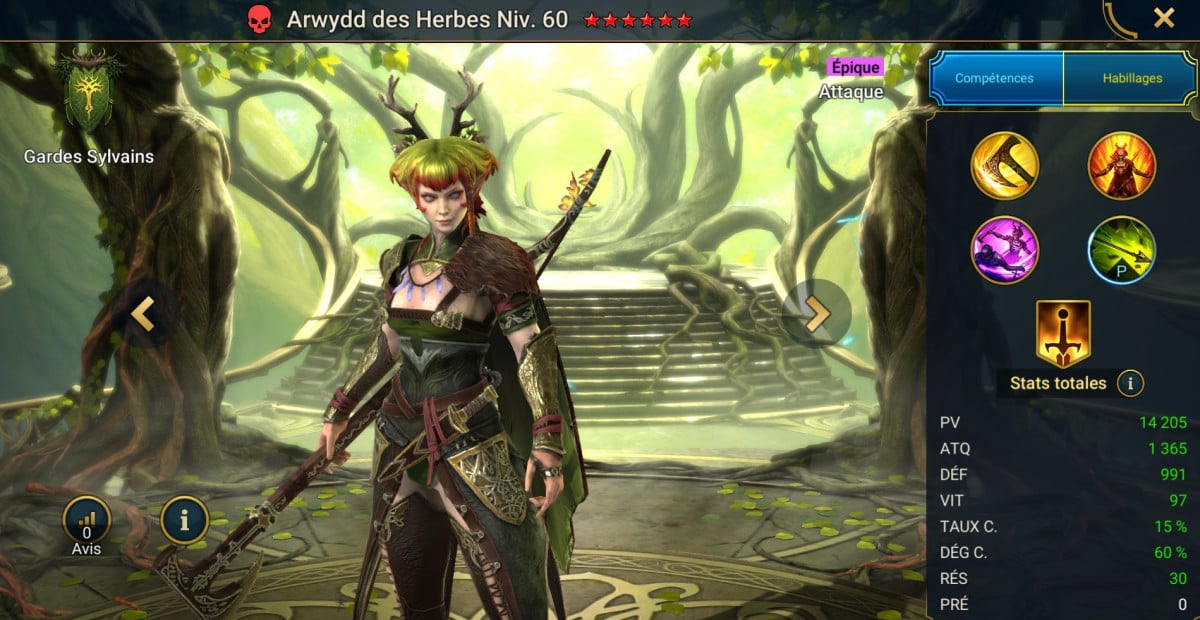Close the champion details screen
Image resolution: width=1200 pixels, height=620 pixels.
1164,18
